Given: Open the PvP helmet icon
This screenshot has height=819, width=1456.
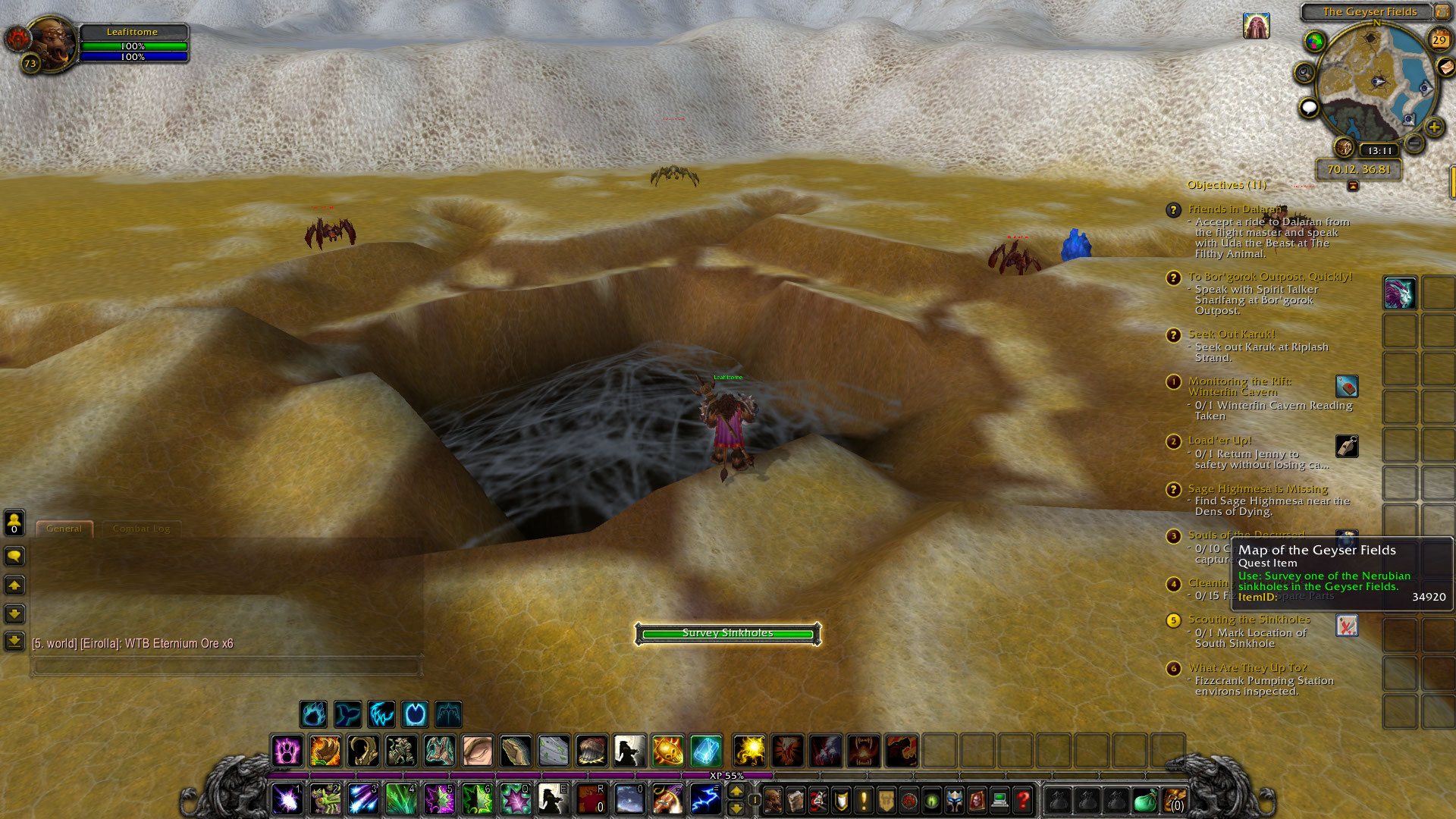Looking at the screenshot, I should [954, 800].
